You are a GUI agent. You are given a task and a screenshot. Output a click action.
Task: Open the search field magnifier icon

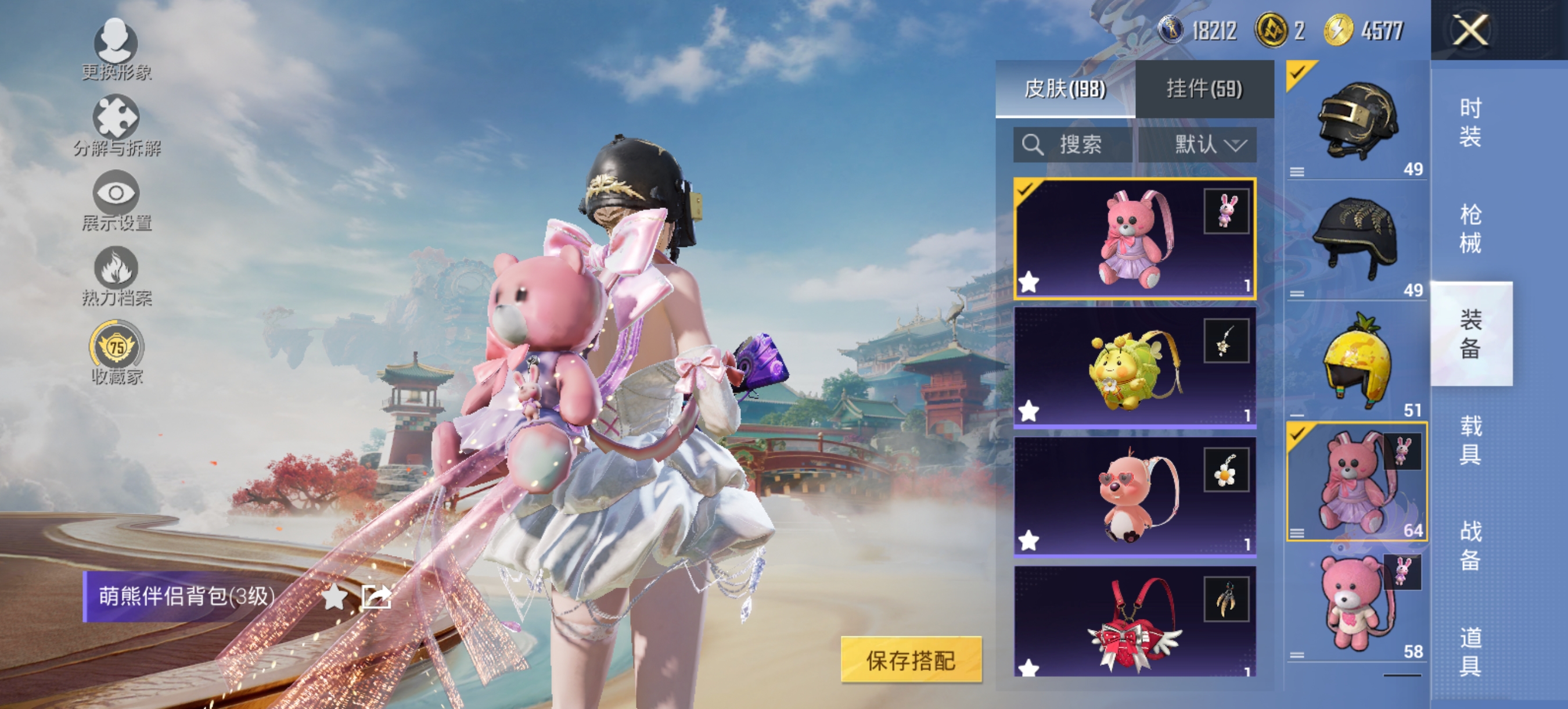point(1034,145)
